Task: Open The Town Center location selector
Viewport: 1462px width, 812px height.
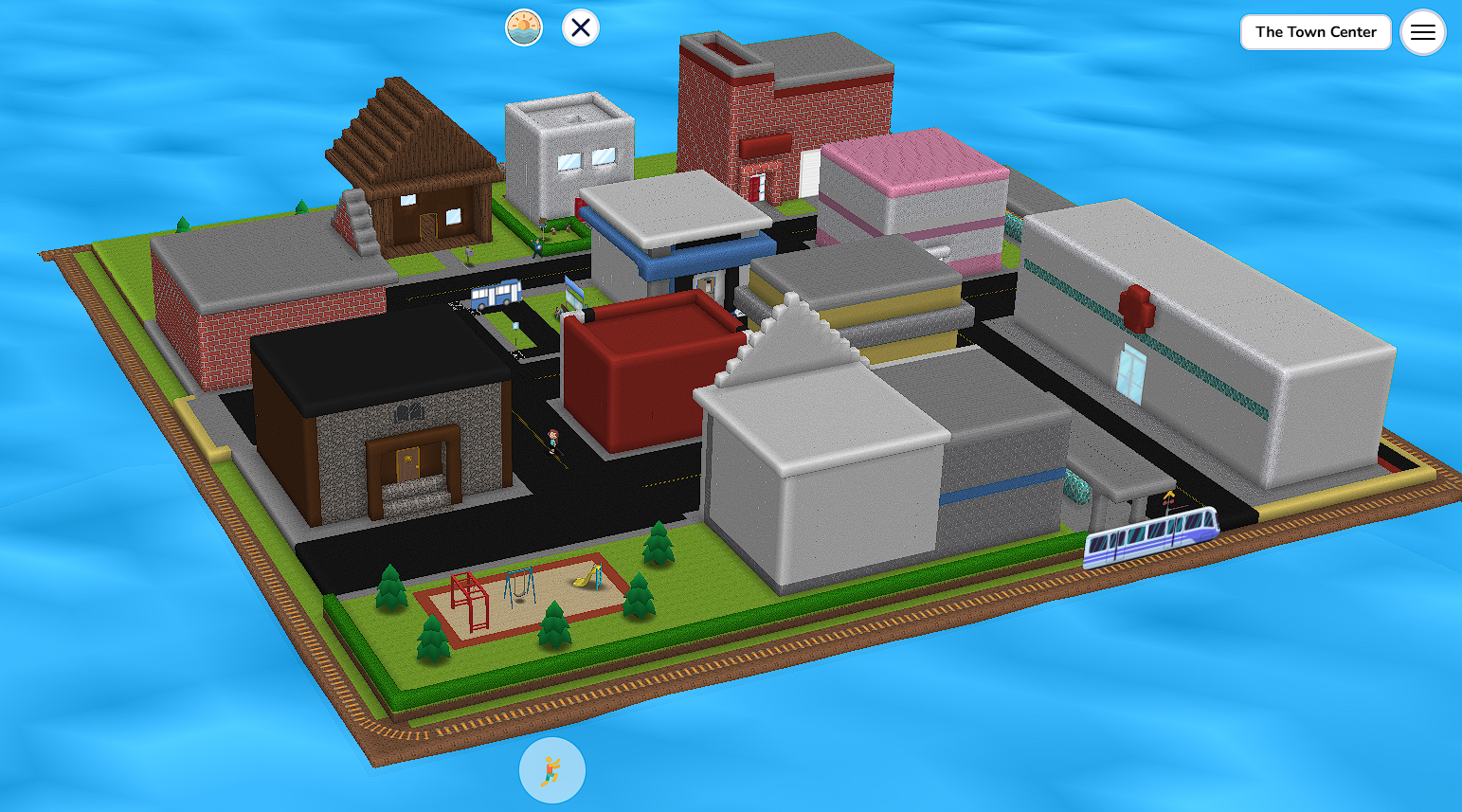Action: (x=1315, y=31)
